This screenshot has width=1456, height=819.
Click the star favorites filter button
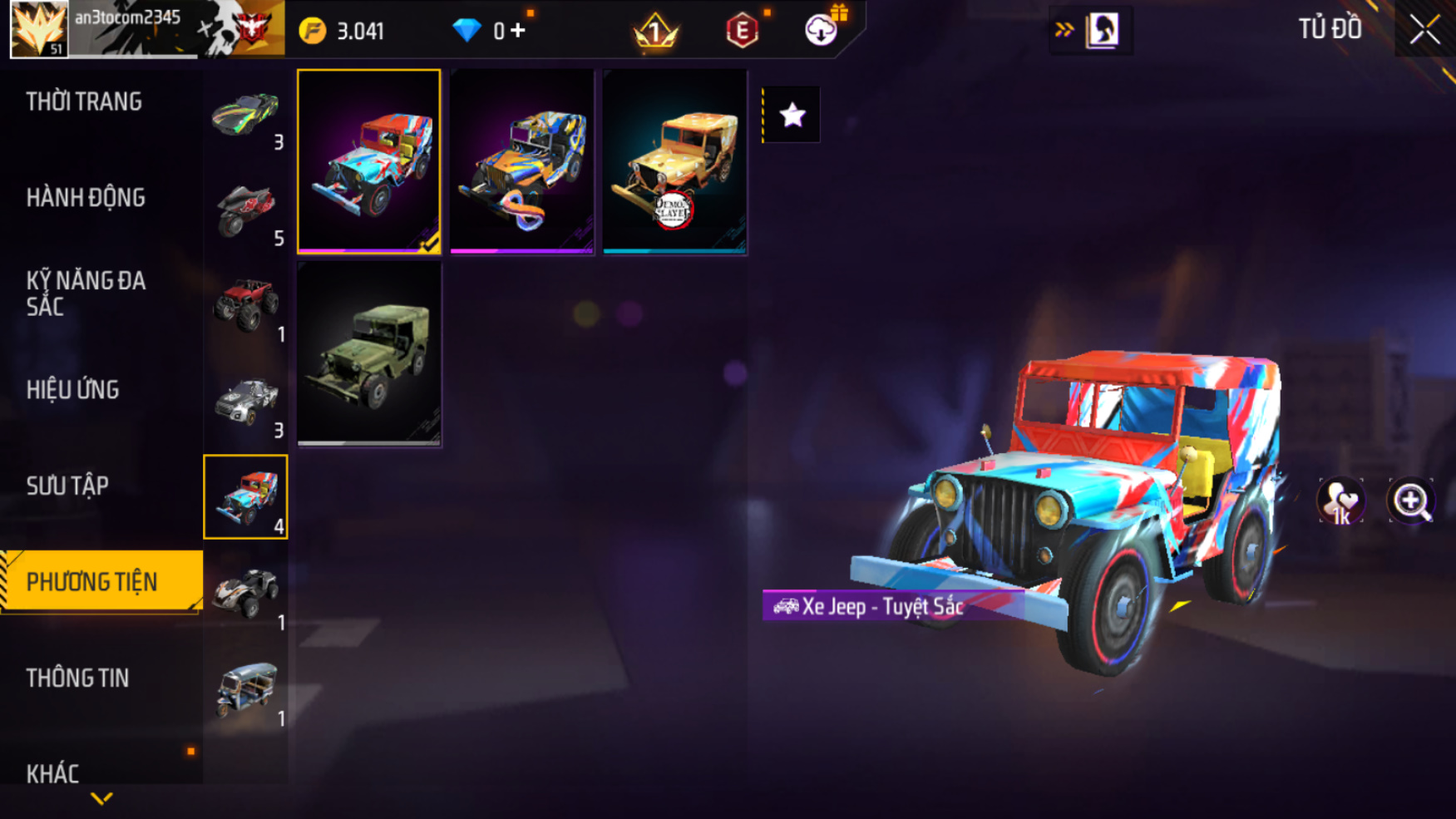[792, 115]
